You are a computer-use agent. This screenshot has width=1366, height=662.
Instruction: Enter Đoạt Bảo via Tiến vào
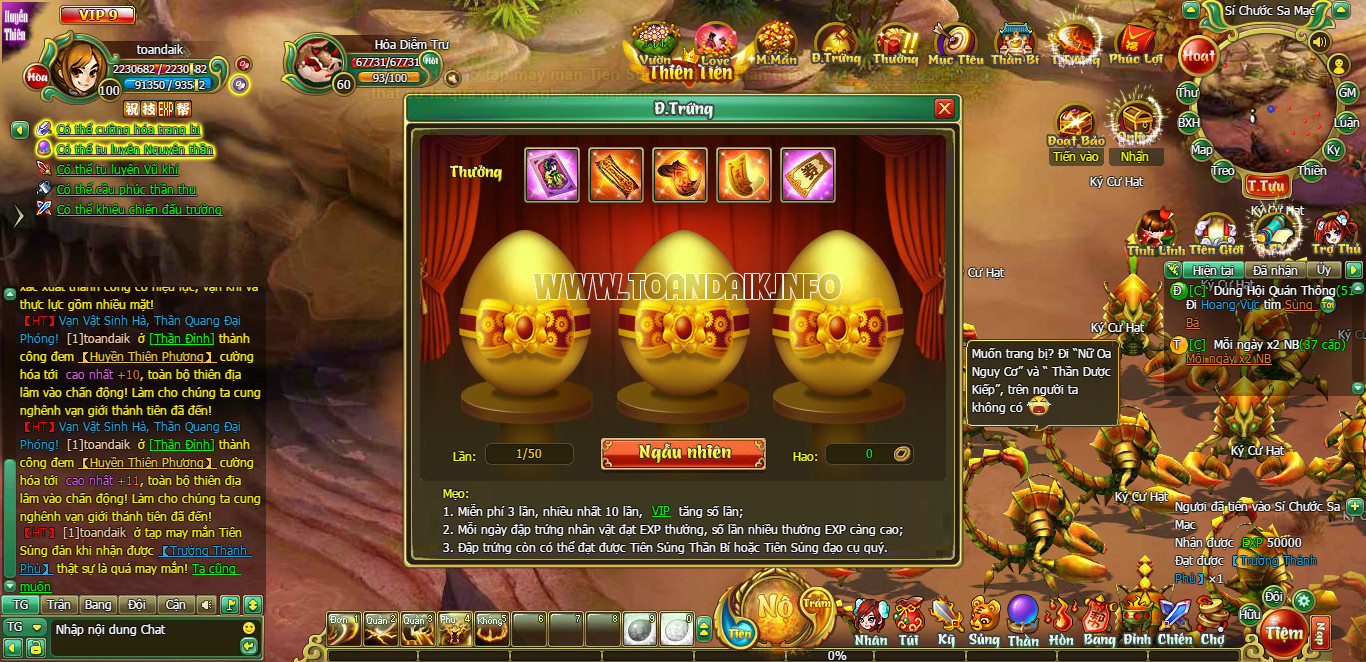[x=1076, y=157]
